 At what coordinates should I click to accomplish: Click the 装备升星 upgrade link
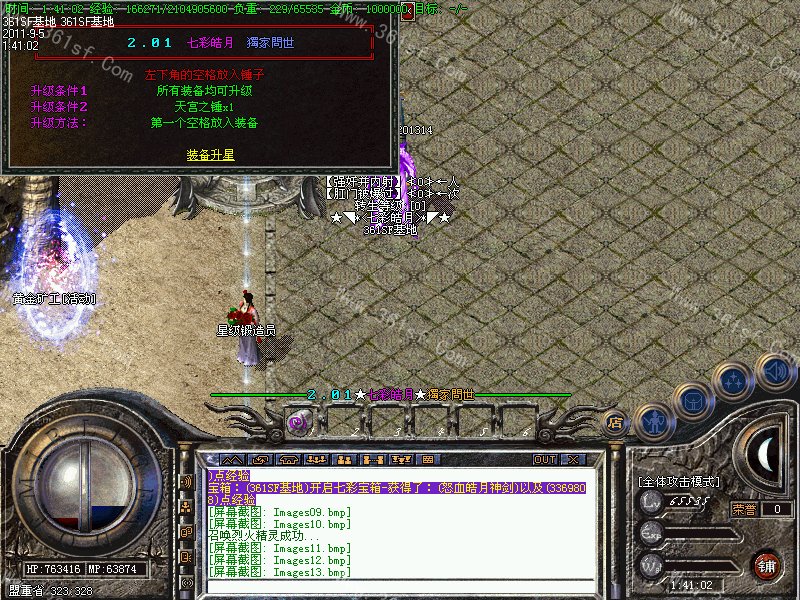coord(210,155)
